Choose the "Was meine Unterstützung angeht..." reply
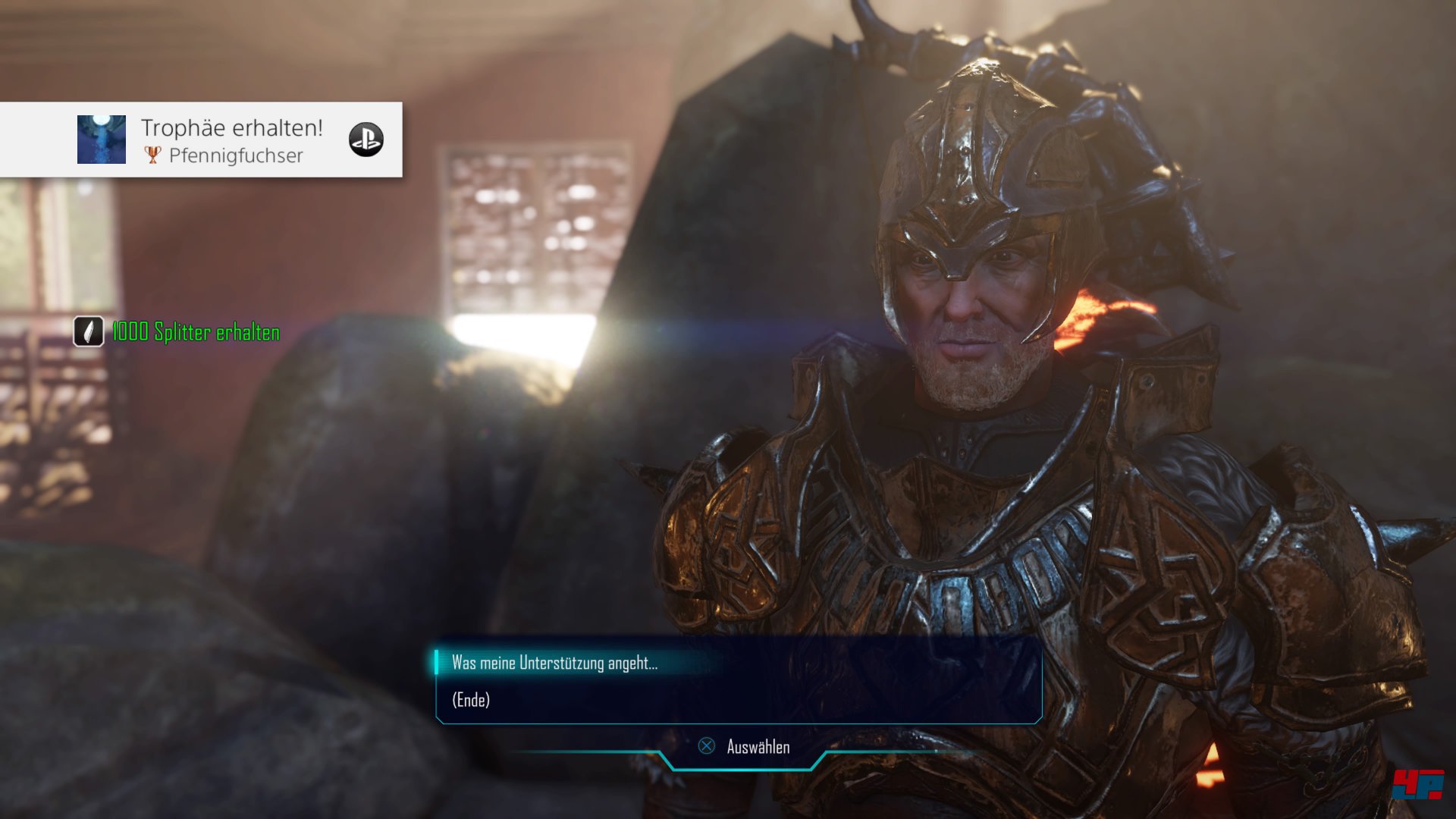The image size is (1456, 819). pos(554,663)
